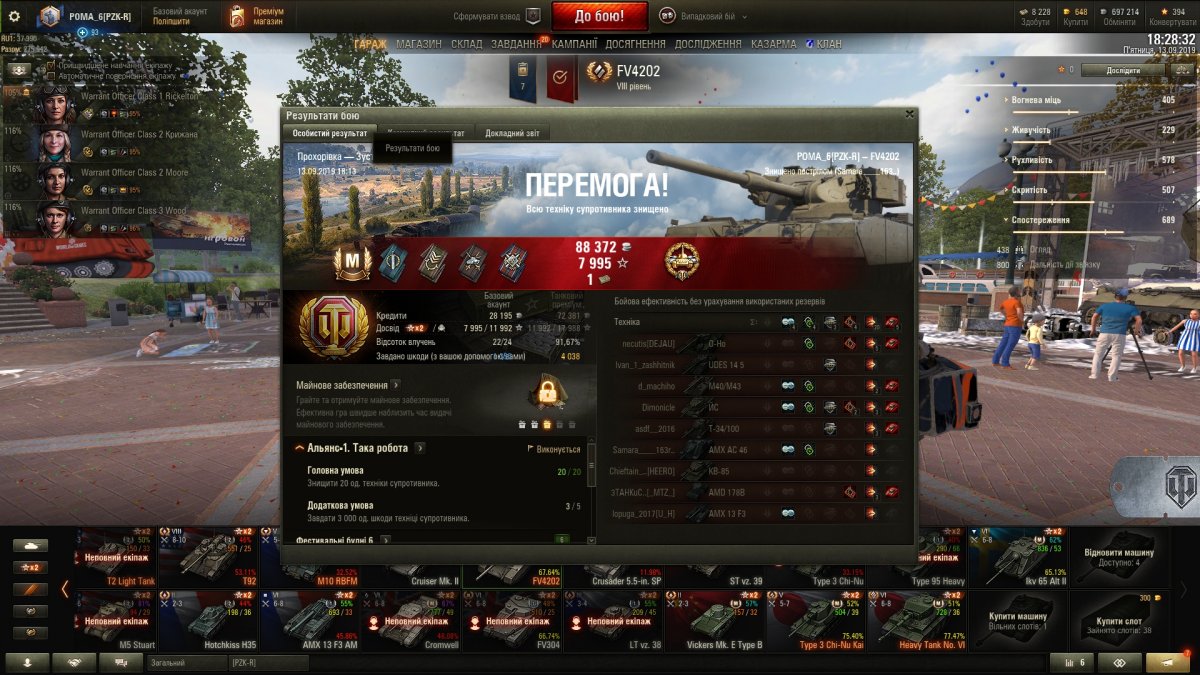Click the Дослідити research button

(1122, 70)
